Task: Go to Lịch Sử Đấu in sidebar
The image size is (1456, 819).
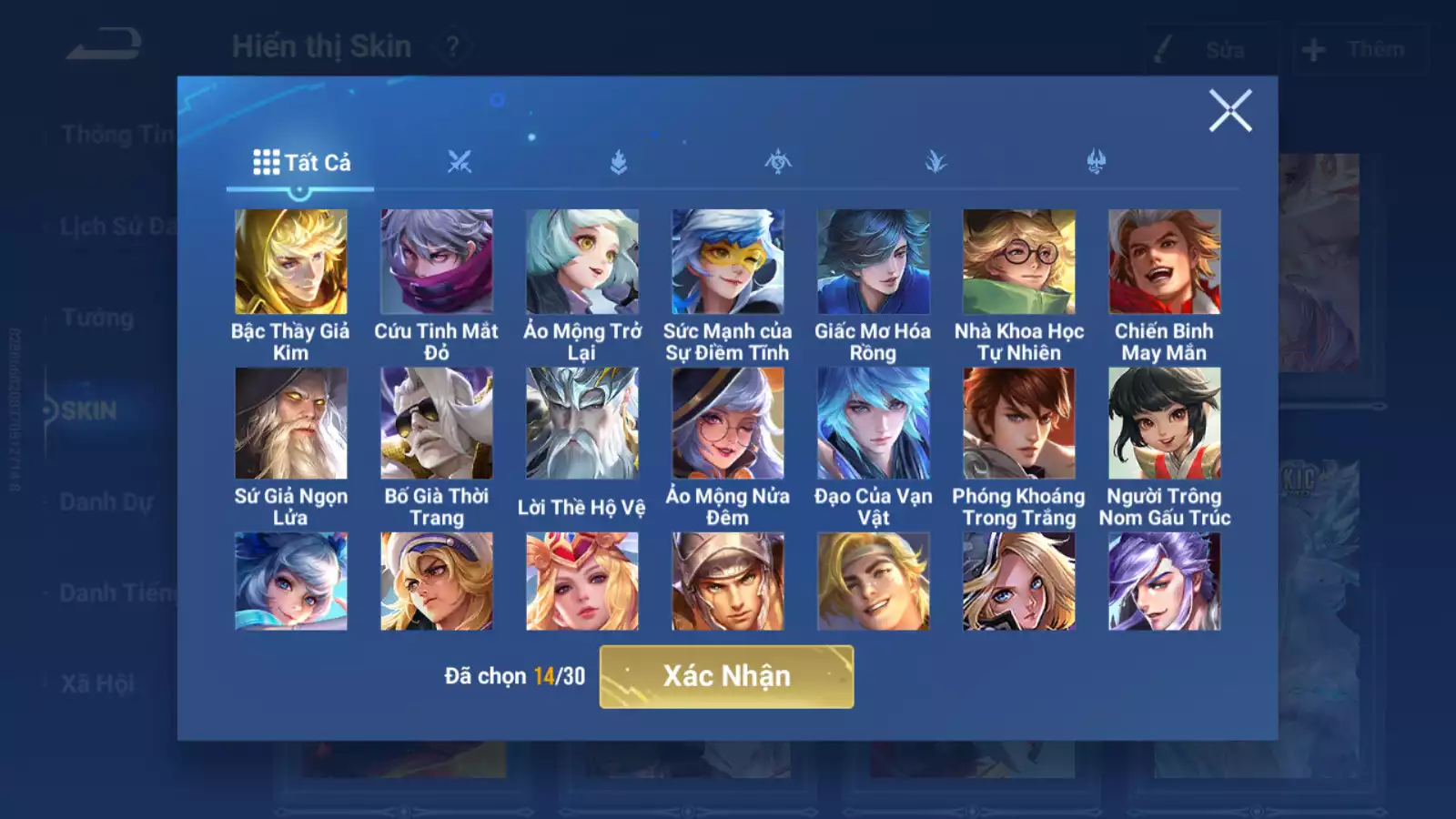Action: click(118, 227)
